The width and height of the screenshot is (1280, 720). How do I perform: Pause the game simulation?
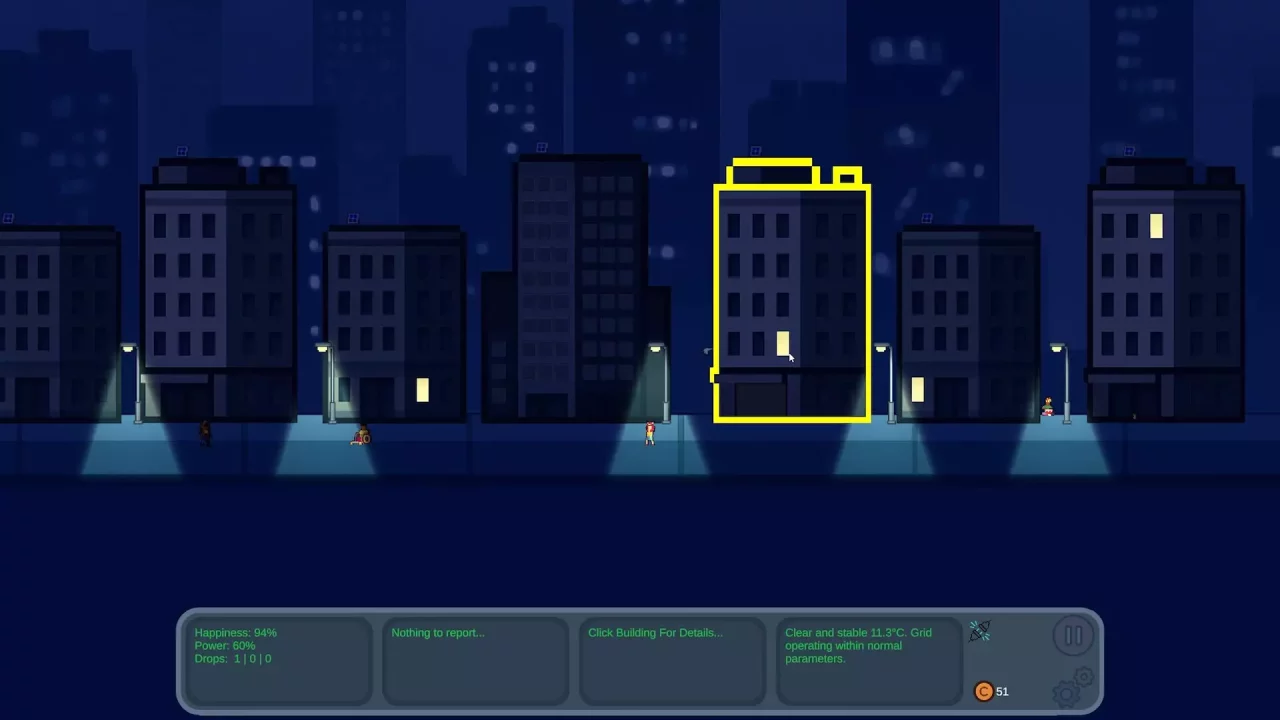(1074, 635)
